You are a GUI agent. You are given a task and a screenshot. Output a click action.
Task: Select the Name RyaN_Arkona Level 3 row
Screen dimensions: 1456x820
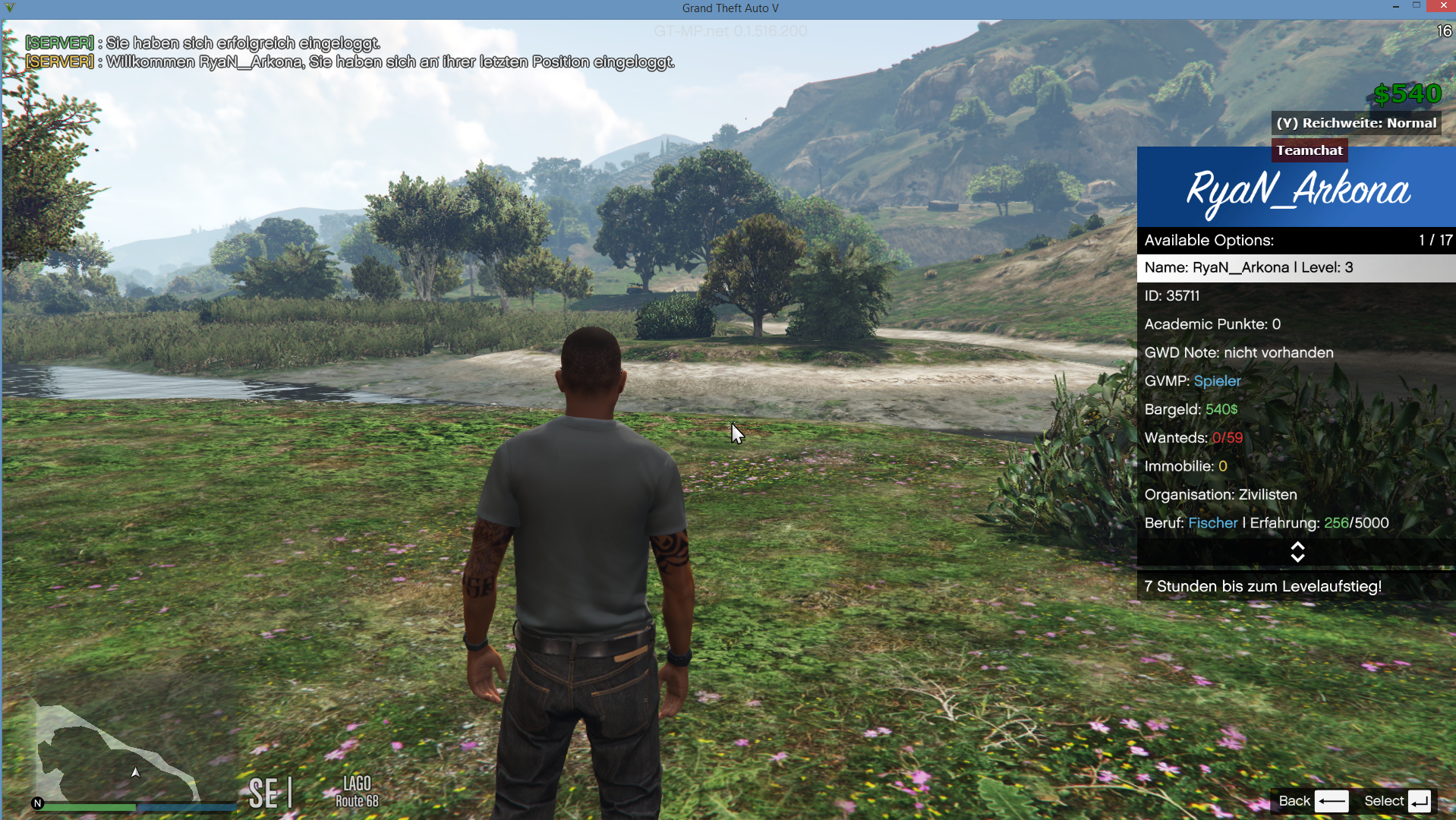pos(1295,268)
